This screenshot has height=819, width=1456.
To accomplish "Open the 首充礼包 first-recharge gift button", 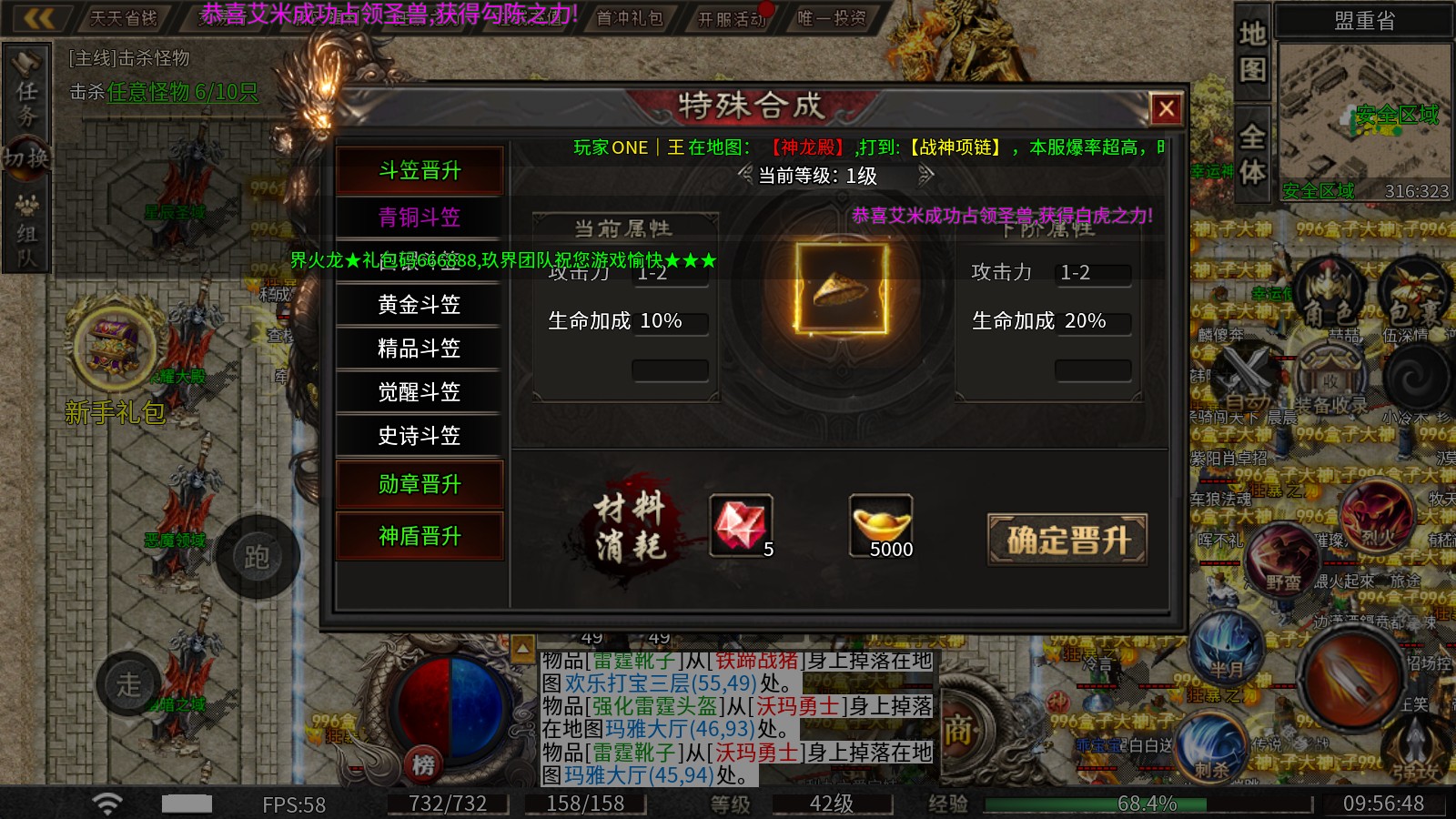I will (x=631, y=15).
